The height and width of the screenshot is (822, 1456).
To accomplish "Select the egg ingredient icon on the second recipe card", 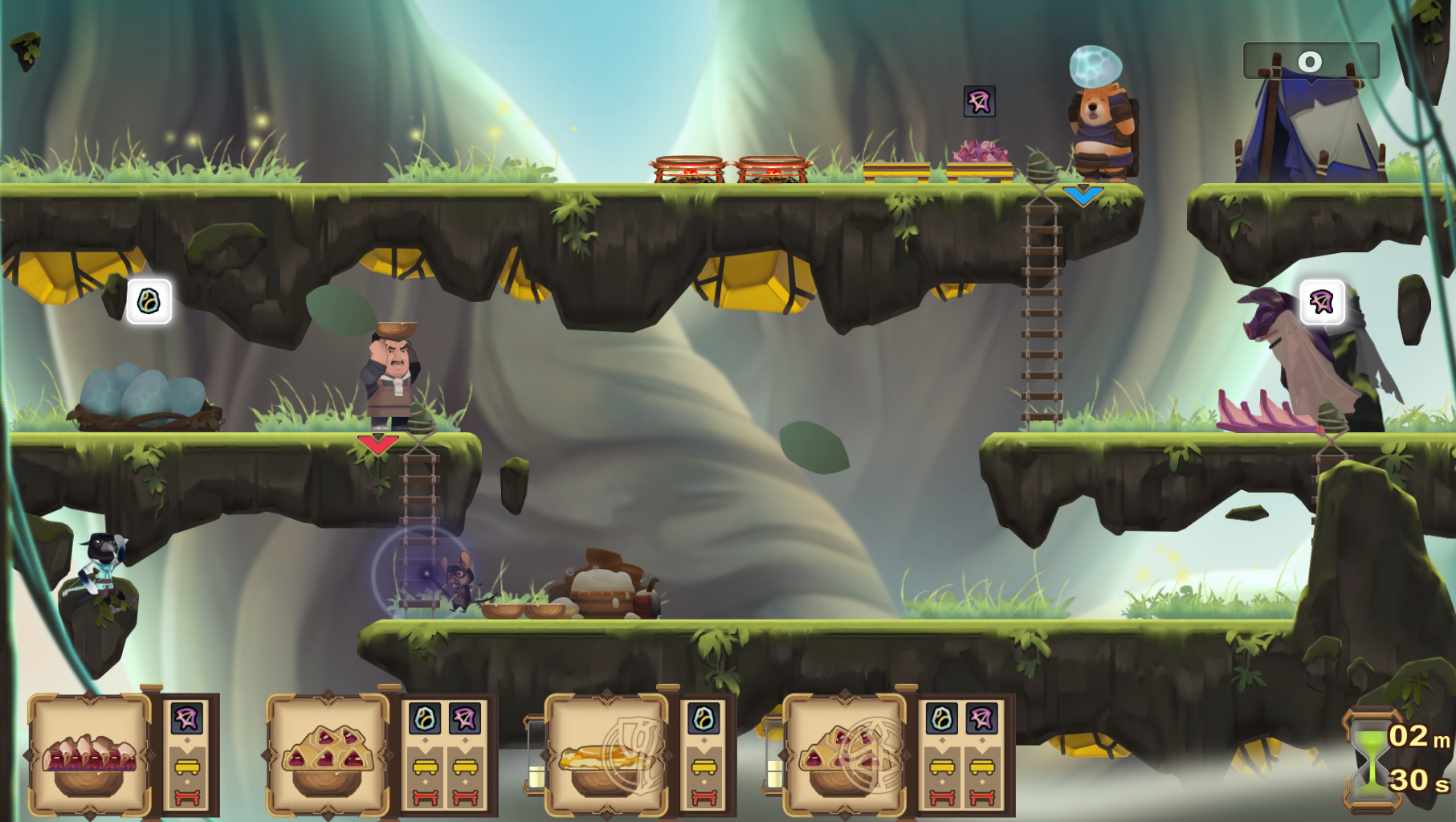I will (424, 719).
